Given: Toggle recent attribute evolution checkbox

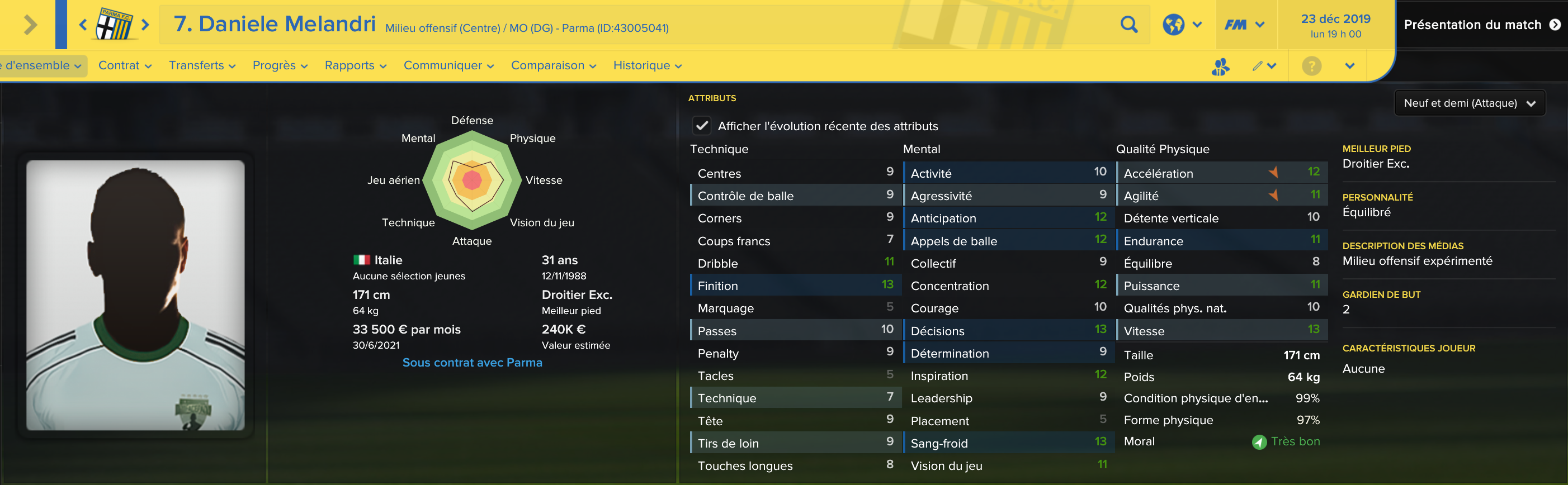Looking at the screenshot, I should [x=702, y=126].
